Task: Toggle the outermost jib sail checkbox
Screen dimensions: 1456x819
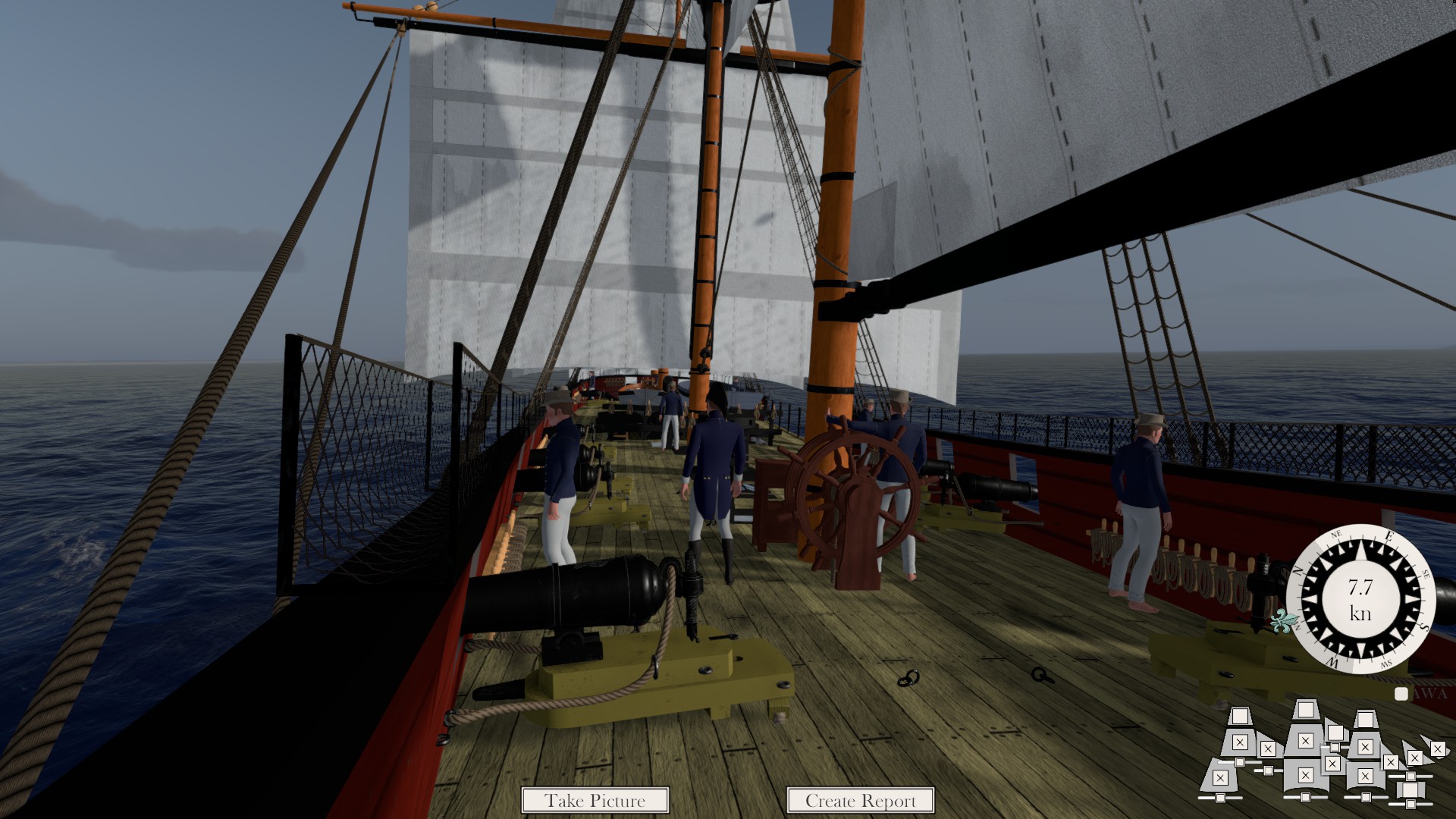Action: [x=1437, y=749]
